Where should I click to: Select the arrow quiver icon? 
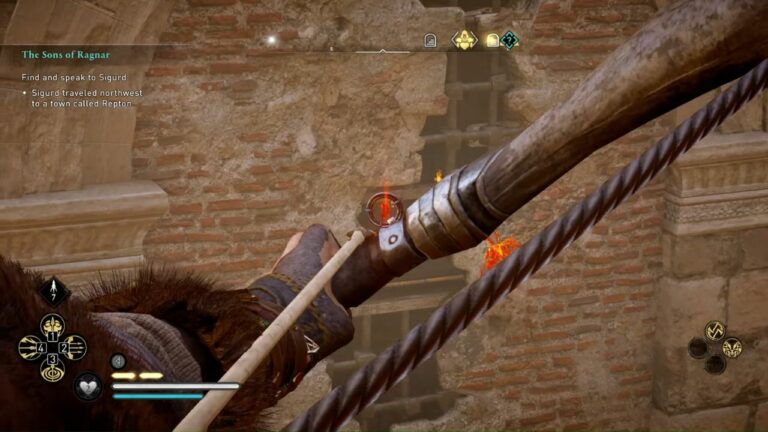tap(52, 290)
